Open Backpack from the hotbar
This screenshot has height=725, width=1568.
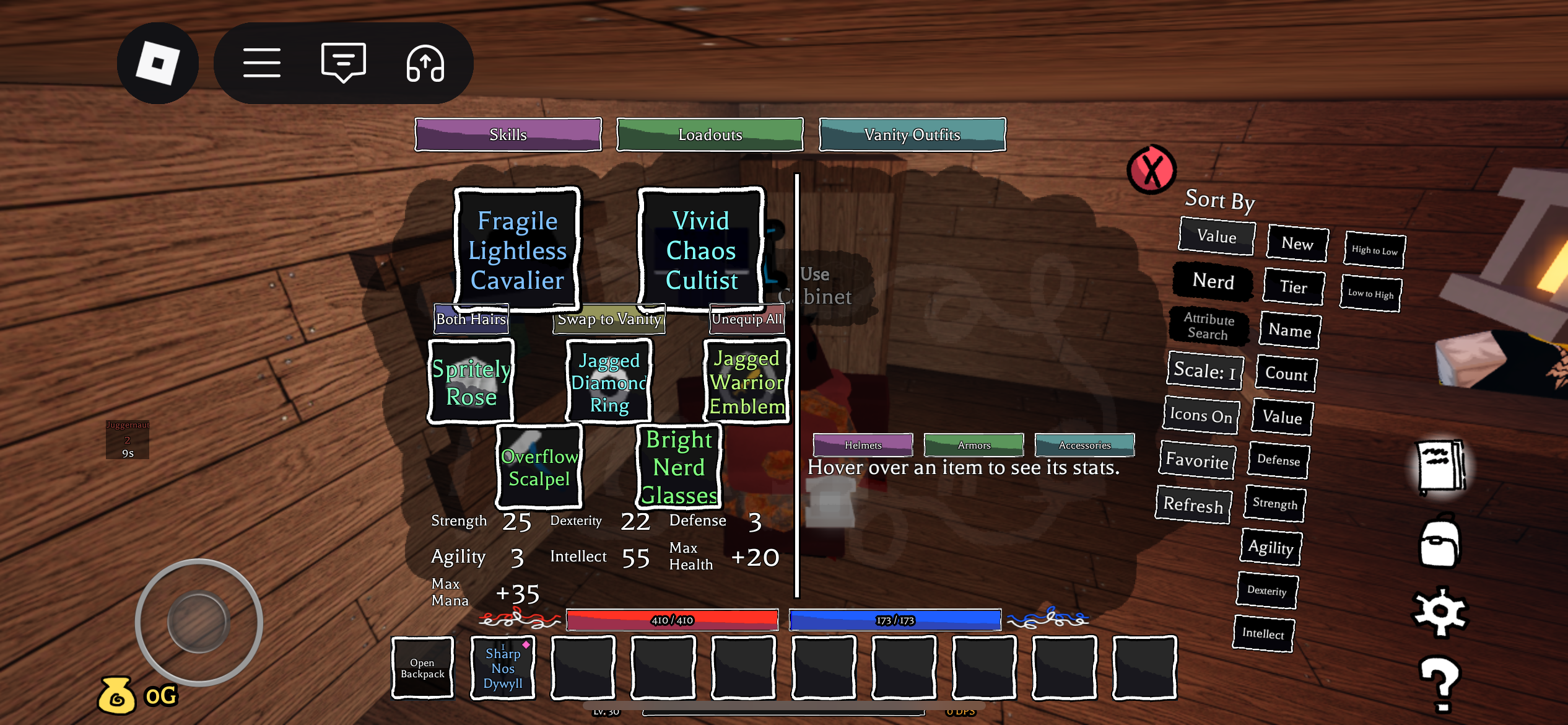pyautogui.click(x=422, y=668)
